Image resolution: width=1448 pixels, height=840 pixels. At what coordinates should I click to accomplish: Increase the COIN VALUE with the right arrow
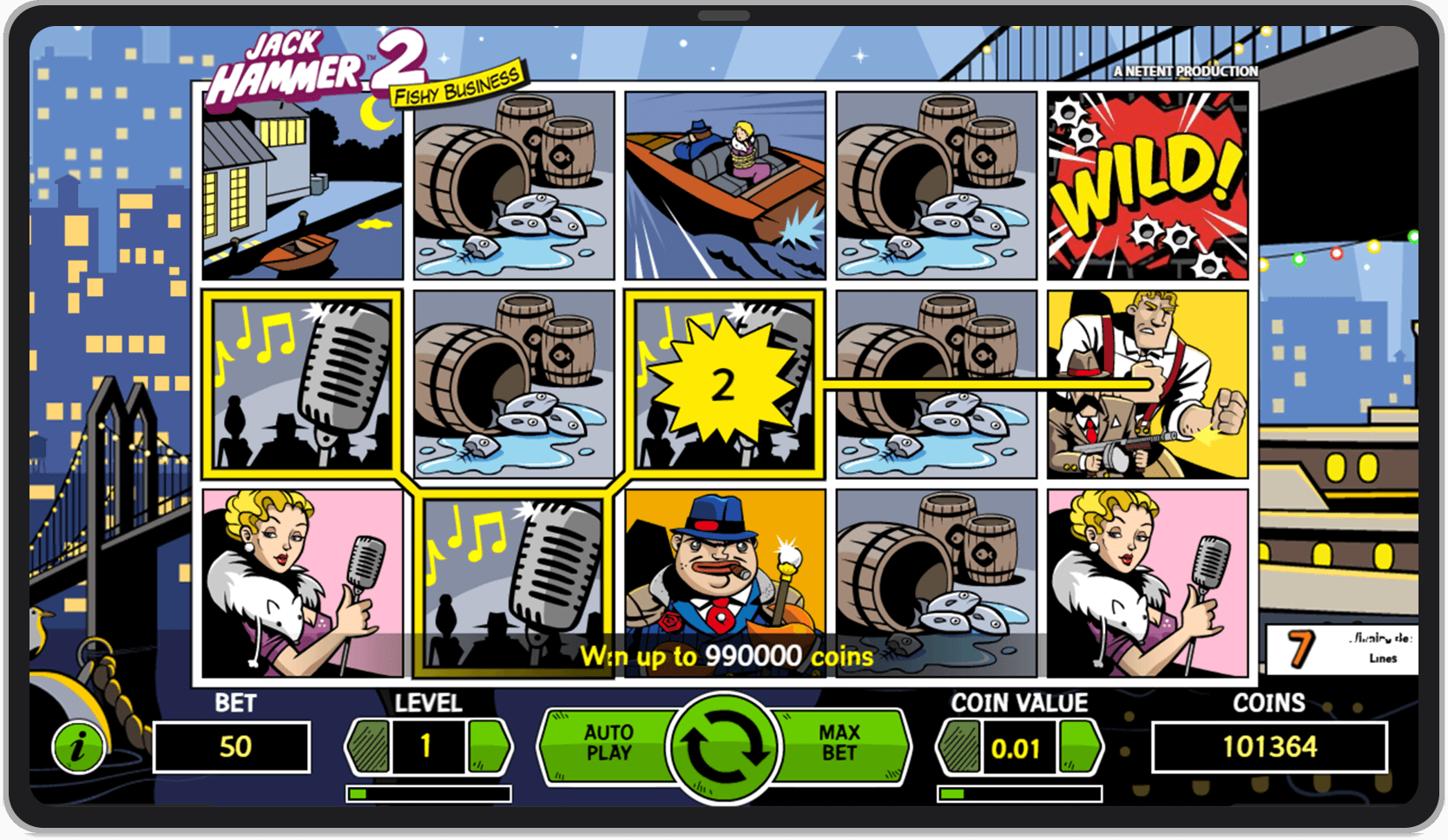1078,746
